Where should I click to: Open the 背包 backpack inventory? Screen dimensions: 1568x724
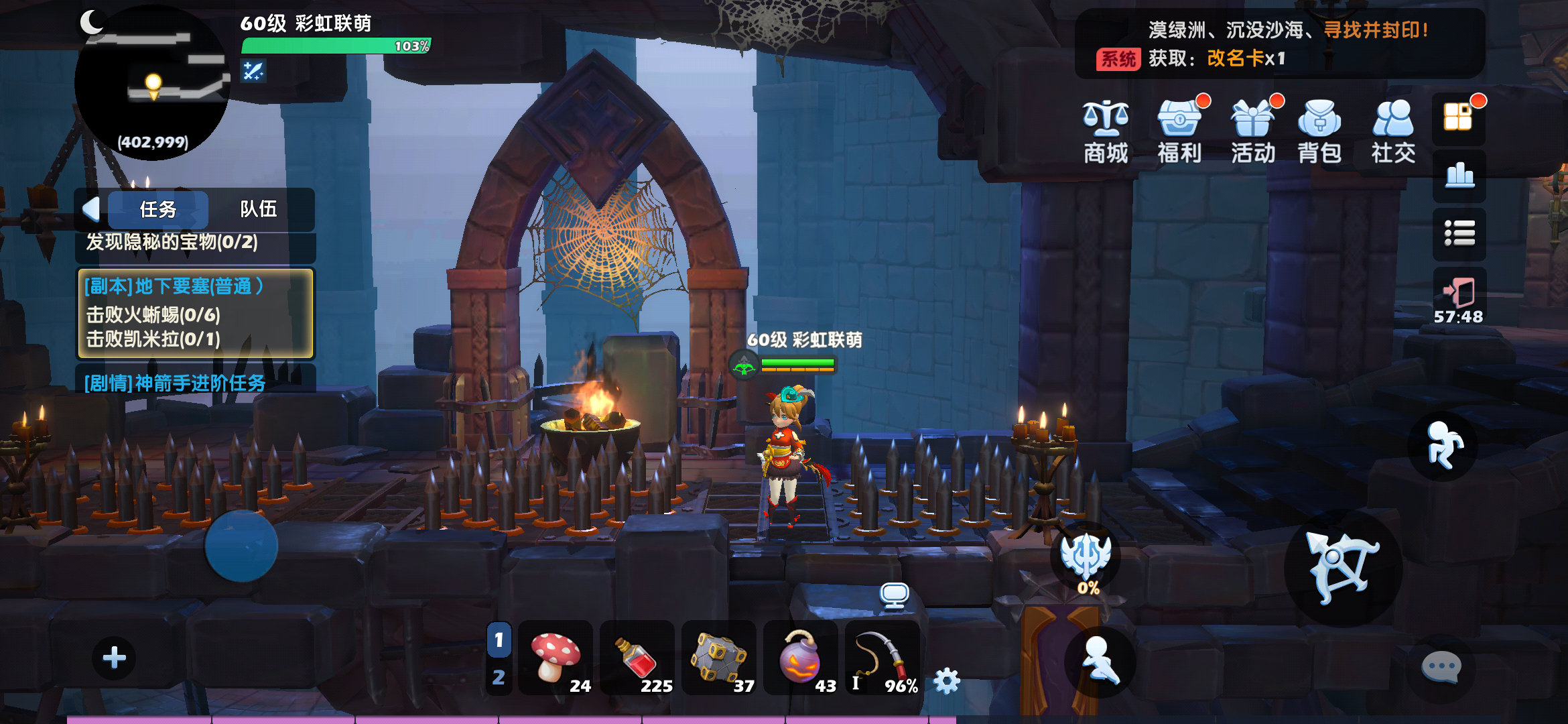pyautogui.click(x=1319, y=132)
